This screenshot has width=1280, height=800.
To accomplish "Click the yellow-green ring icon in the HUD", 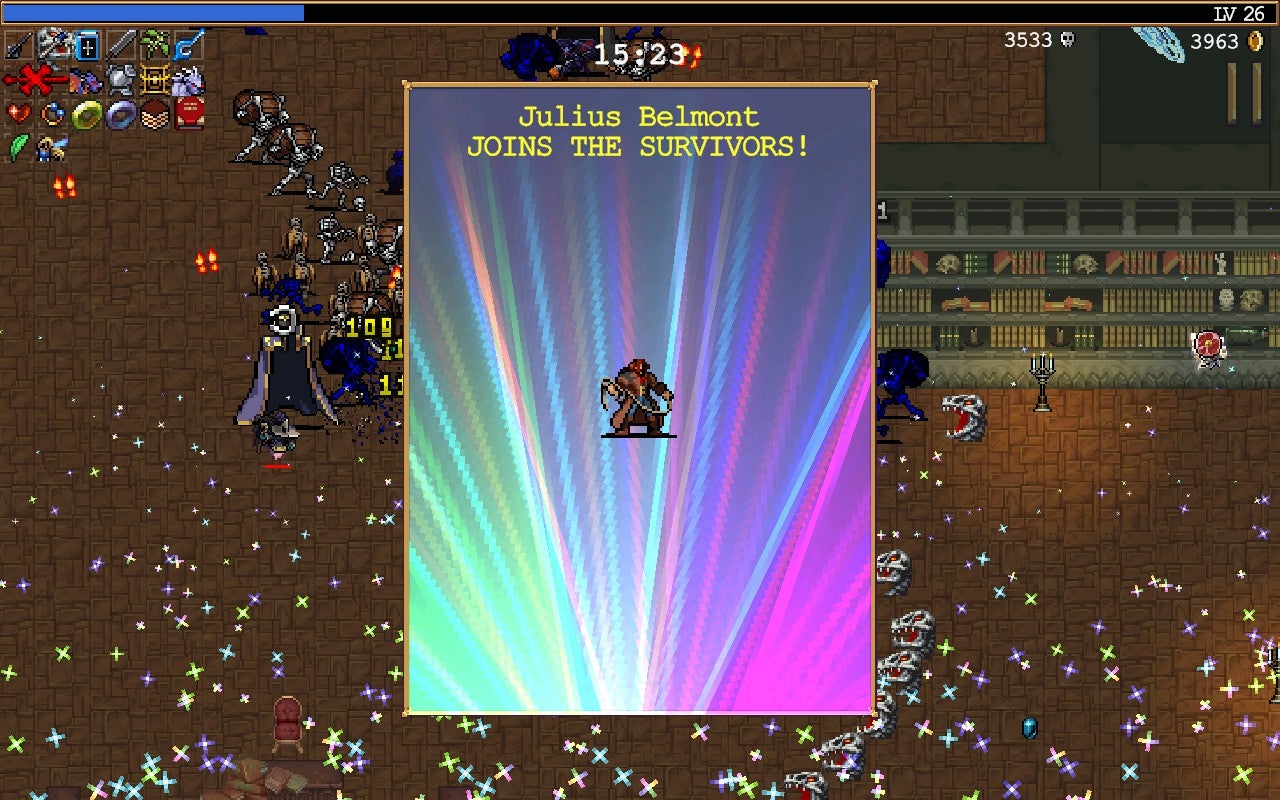I will click(x=86, y=112).
